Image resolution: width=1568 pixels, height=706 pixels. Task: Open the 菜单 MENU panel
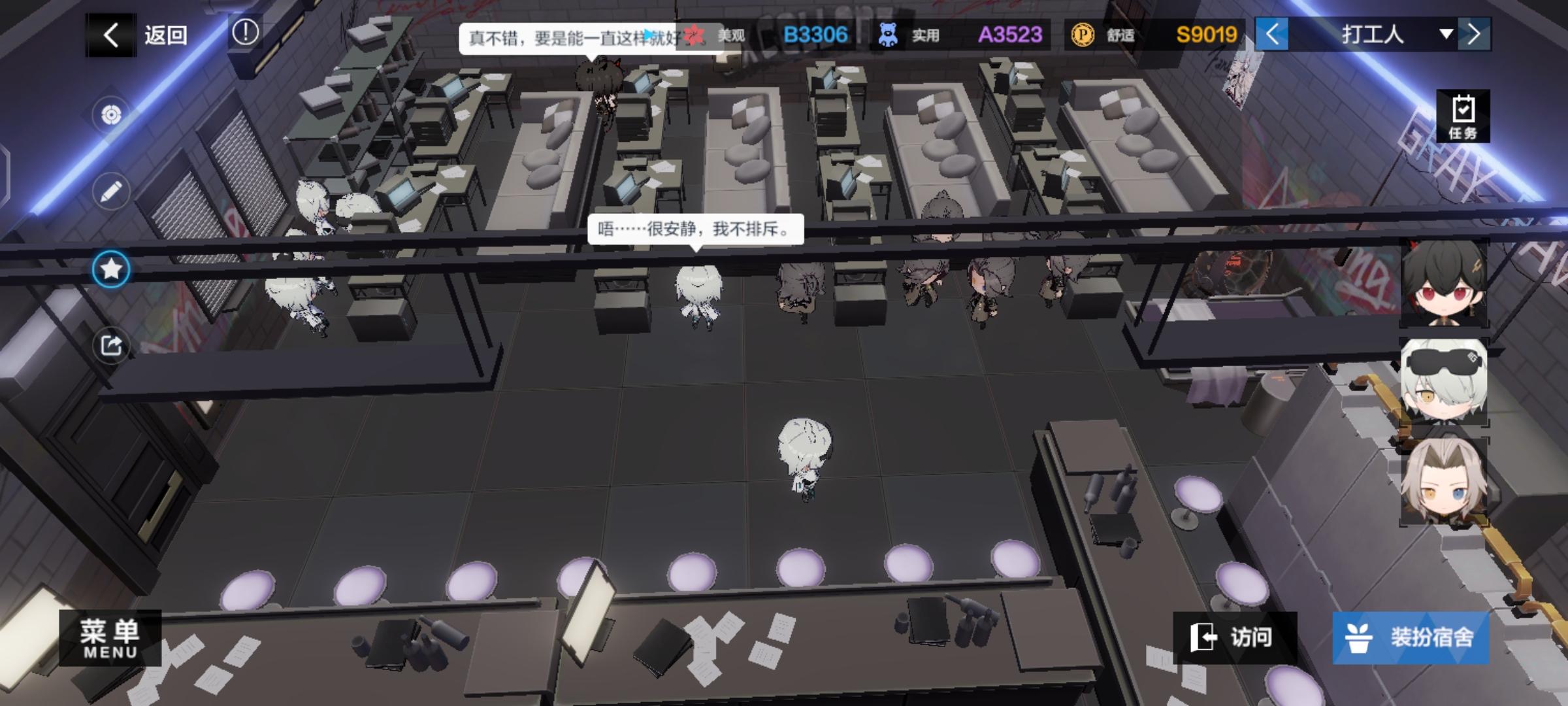pos(110,638)
